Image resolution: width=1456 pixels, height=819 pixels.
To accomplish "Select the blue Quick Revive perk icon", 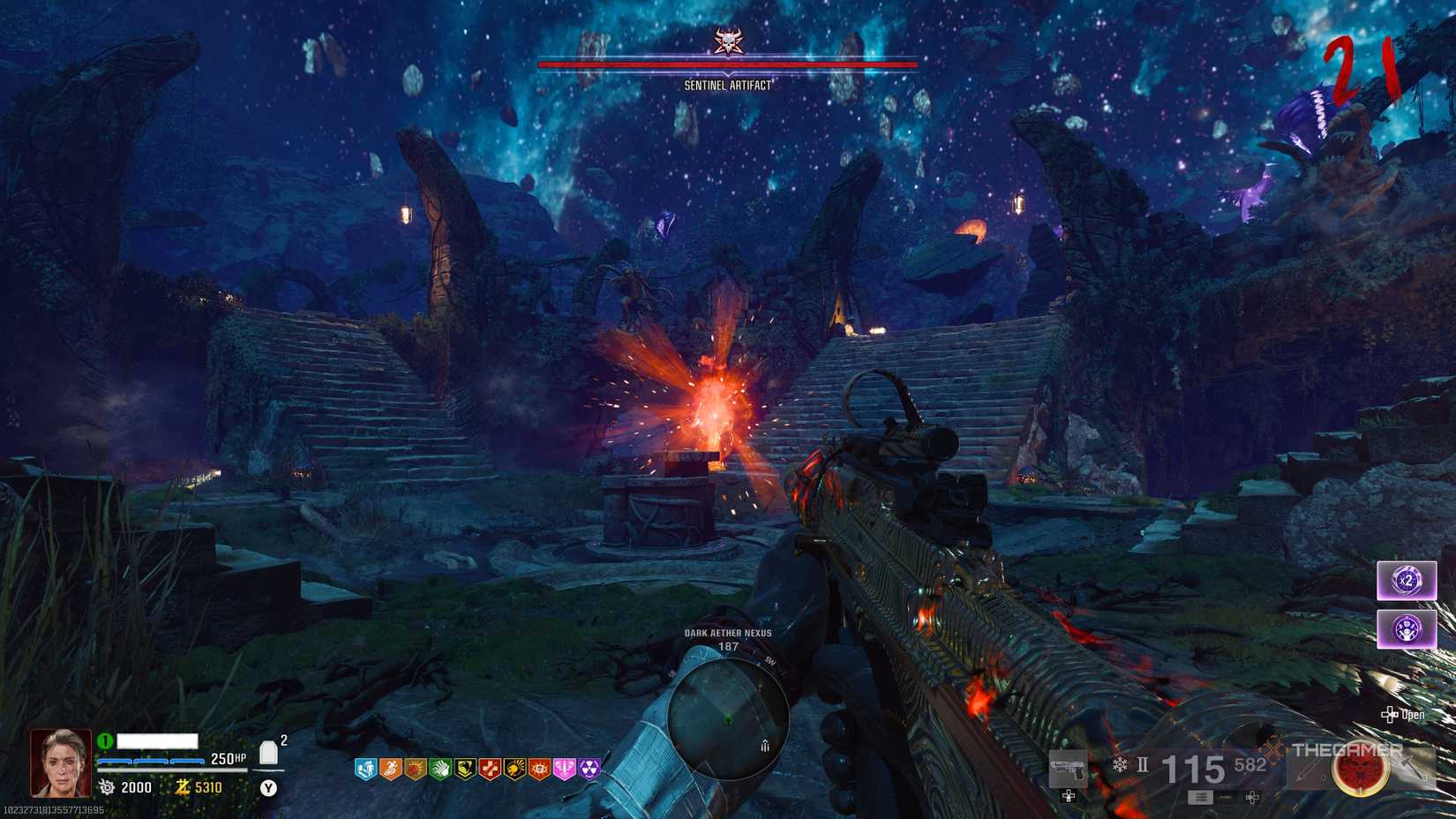I will click(x=365, y=770).
